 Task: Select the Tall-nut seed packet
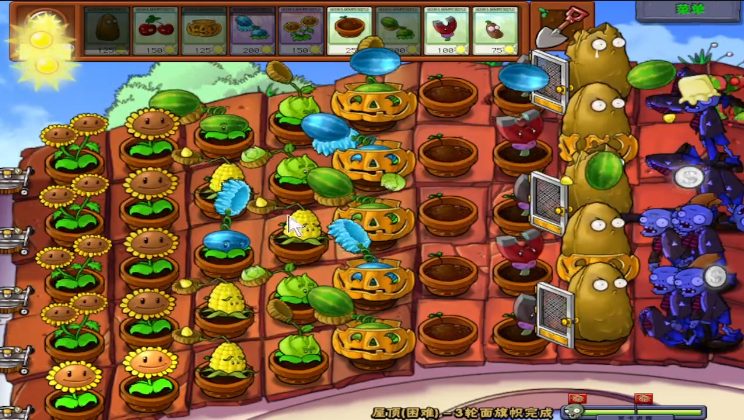(x=107, y=30)
